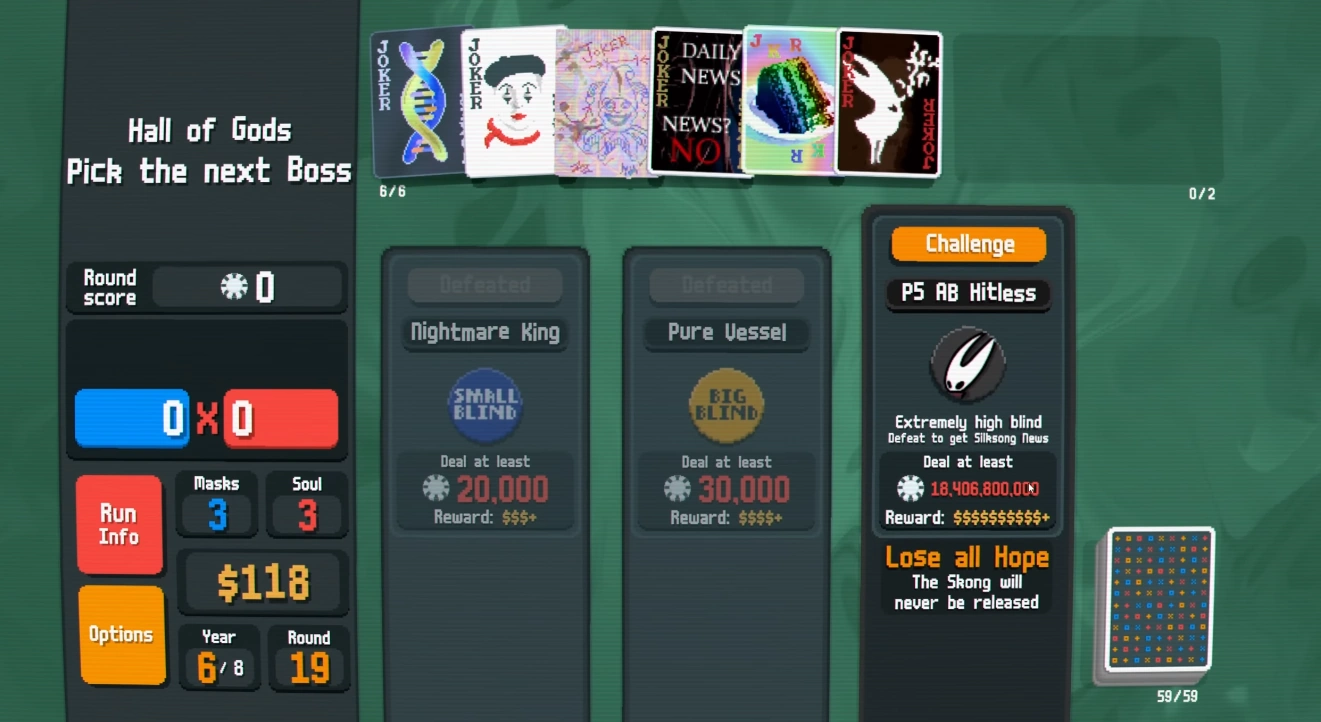The height and width of the screenshot is (722, 1321).
Task: Click the Lose all Hope warning text
Action: tap(966, 557)
